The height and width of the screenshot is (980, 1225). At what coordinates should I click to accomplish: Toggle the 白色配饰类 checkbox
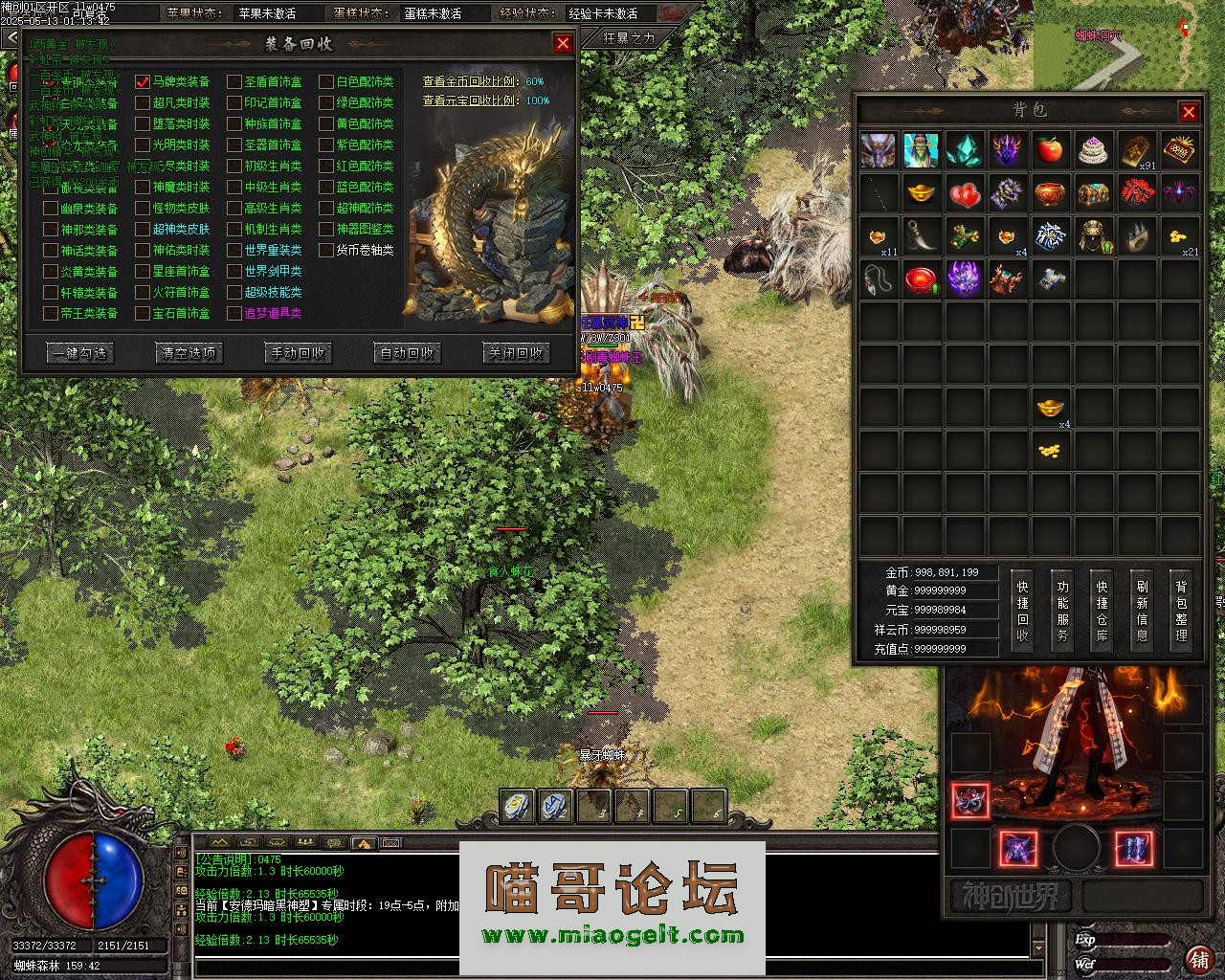(x=326, y=82)
